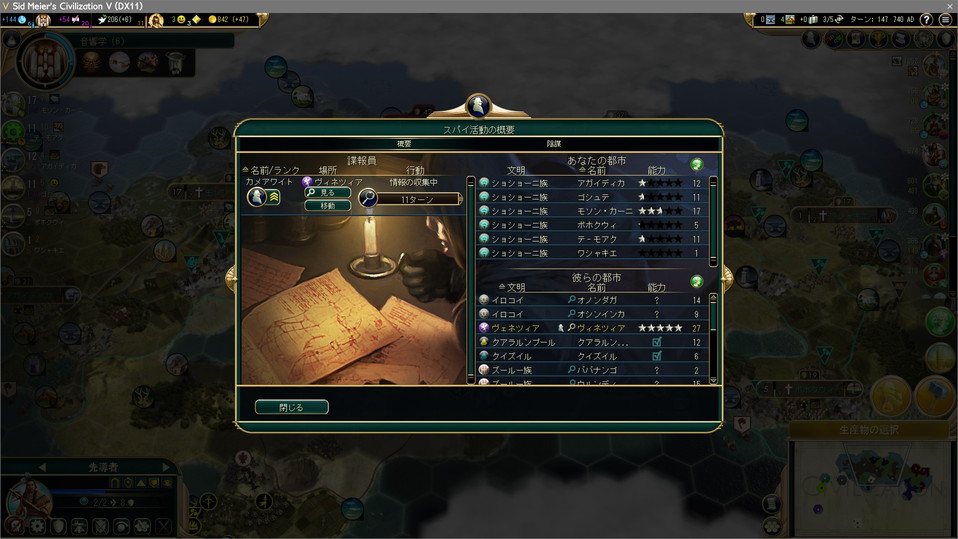The image size is (958, 539).
Task: Open the game menu hamburger icon
Action: 945,19
